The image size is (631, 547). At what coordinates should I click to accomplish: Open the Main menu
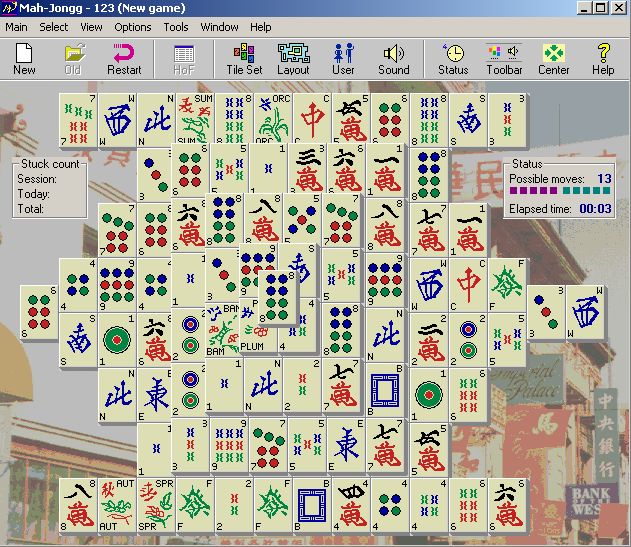16,27
